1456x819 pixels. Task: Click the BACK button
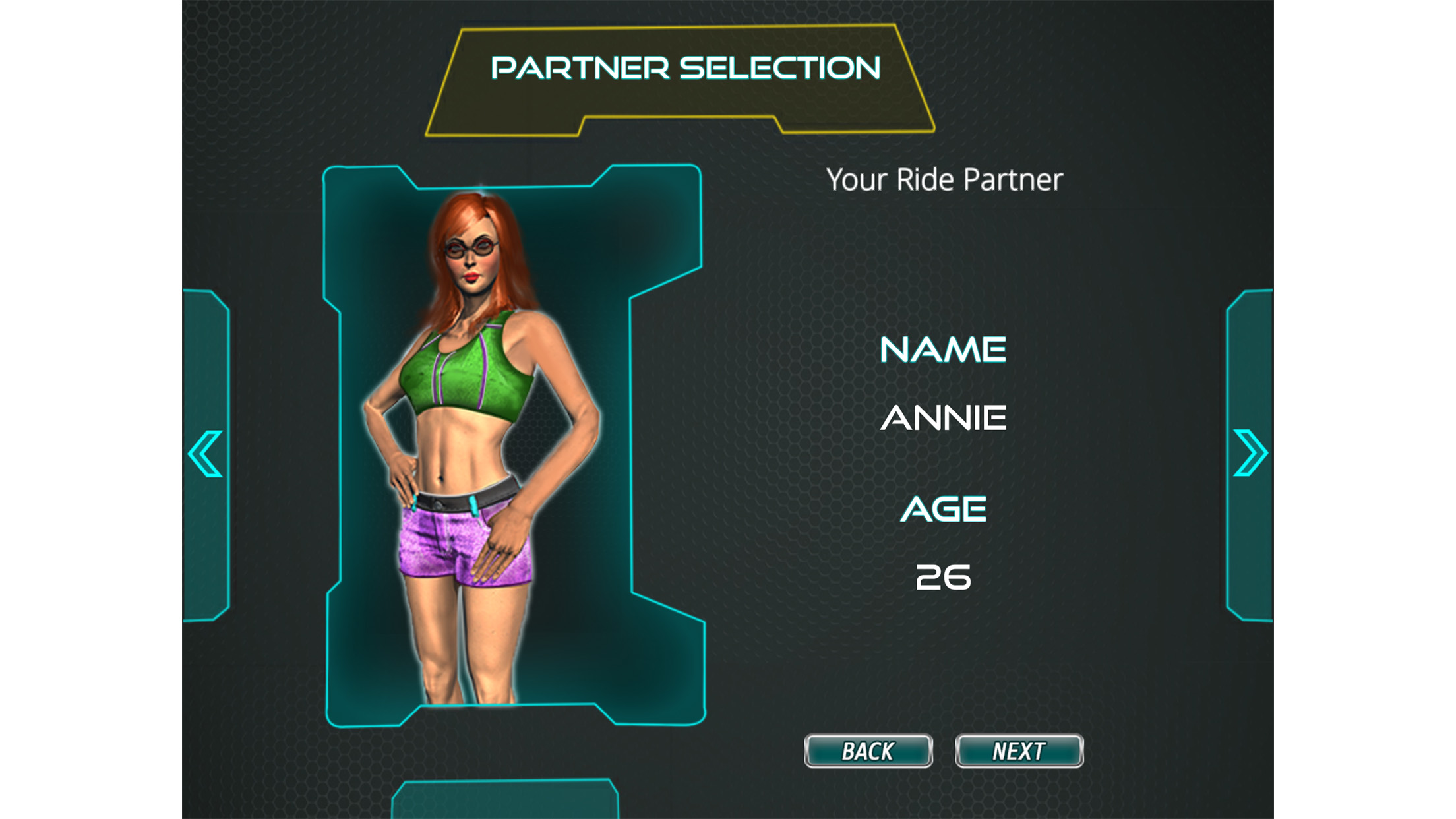[x=868, y=750]
